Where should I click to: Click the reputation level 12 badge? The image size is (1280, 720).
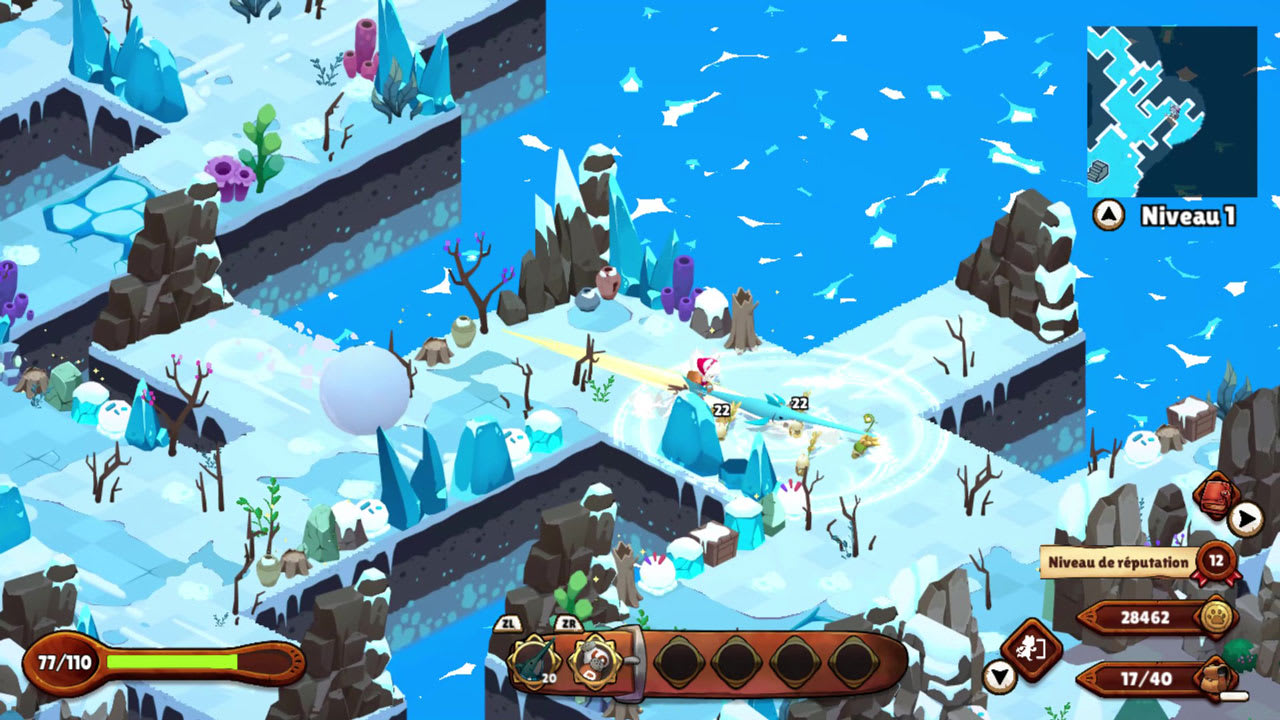[1215, 561]
